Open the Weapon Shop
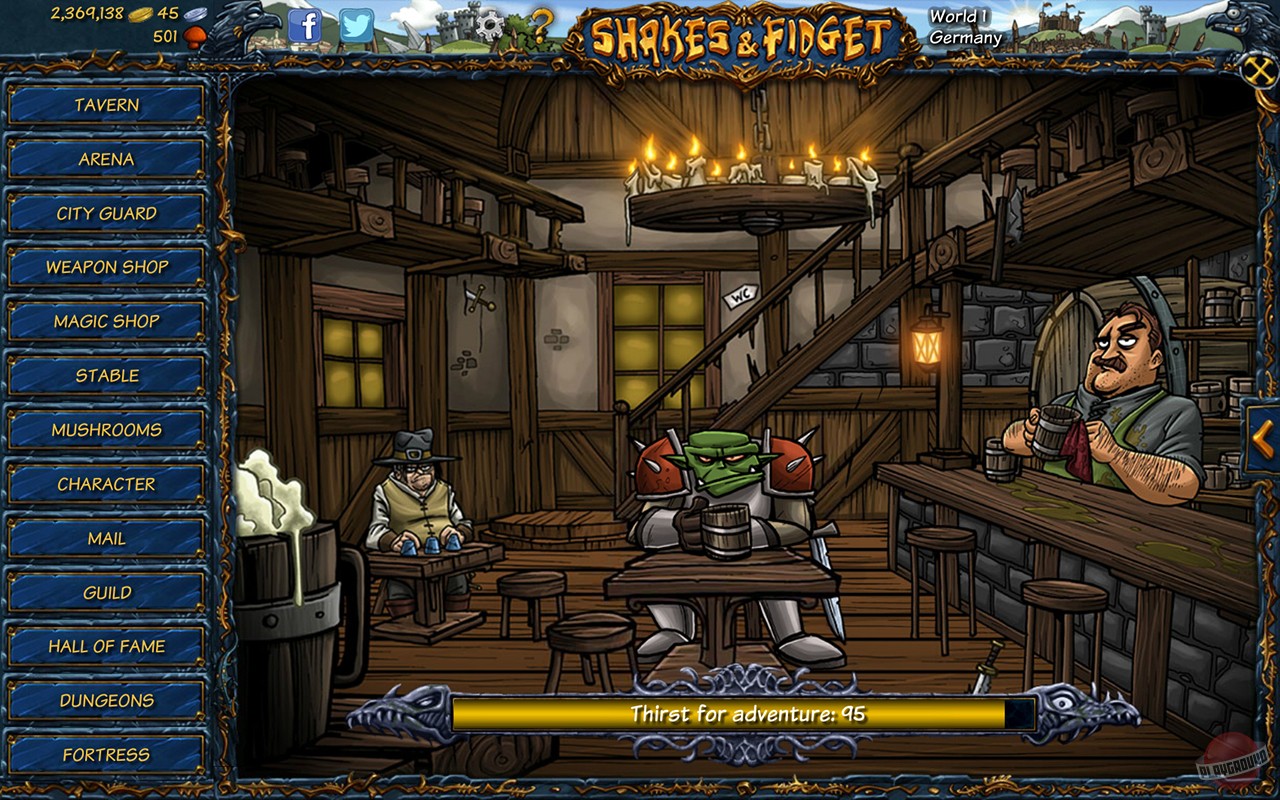 pos(105,267)
